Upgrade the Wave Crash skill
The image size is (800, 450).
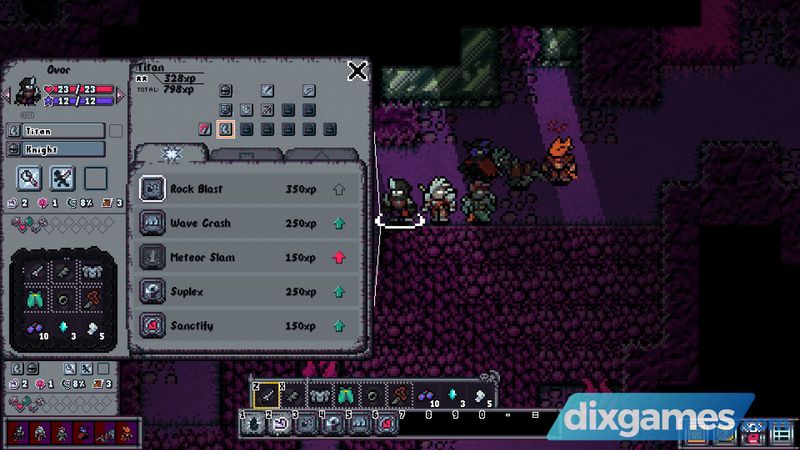pos(339,223)
